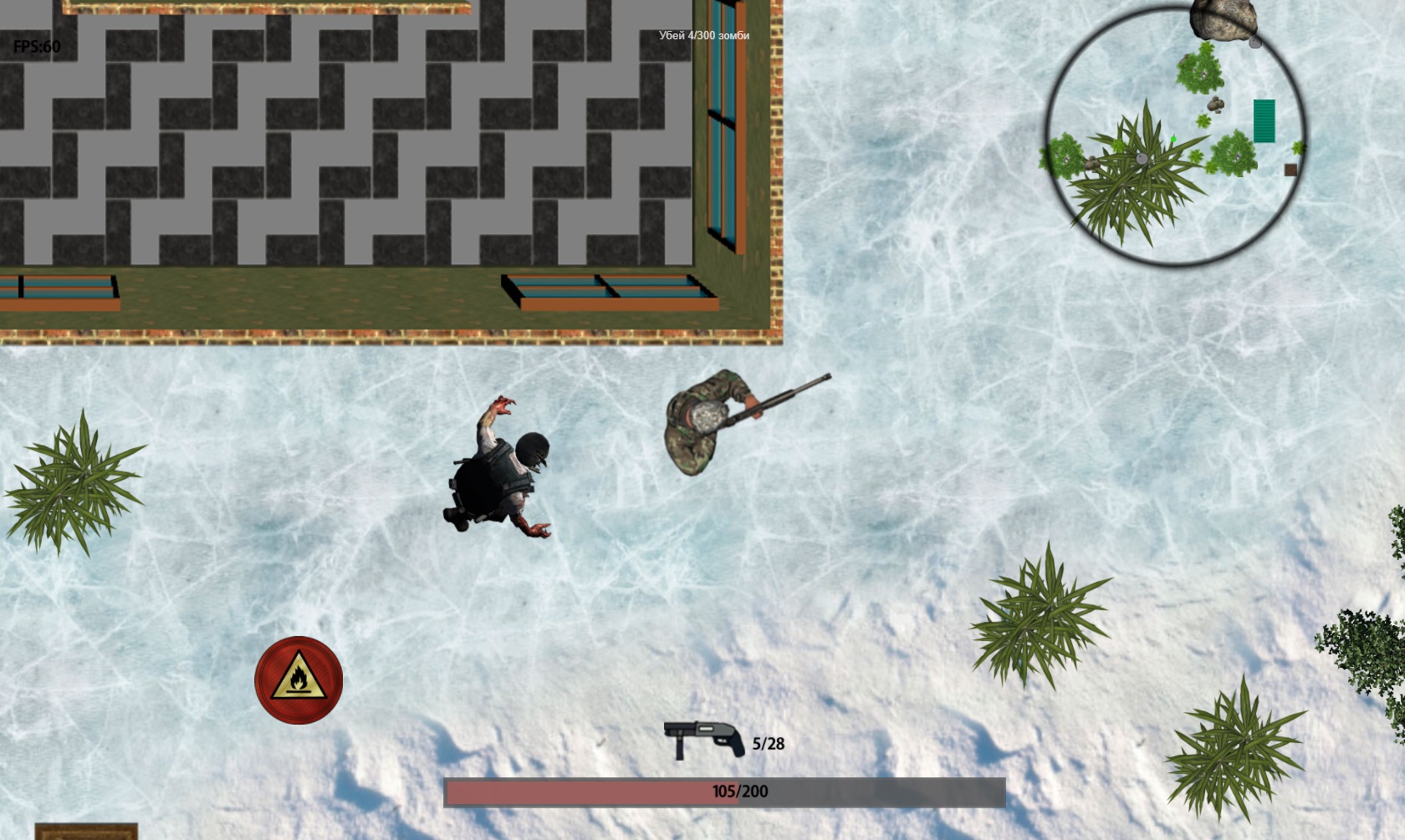The height and width of the screenshot is (840, 1405).
Task: Click the green player dot on the minimap
Action: 1173,137
